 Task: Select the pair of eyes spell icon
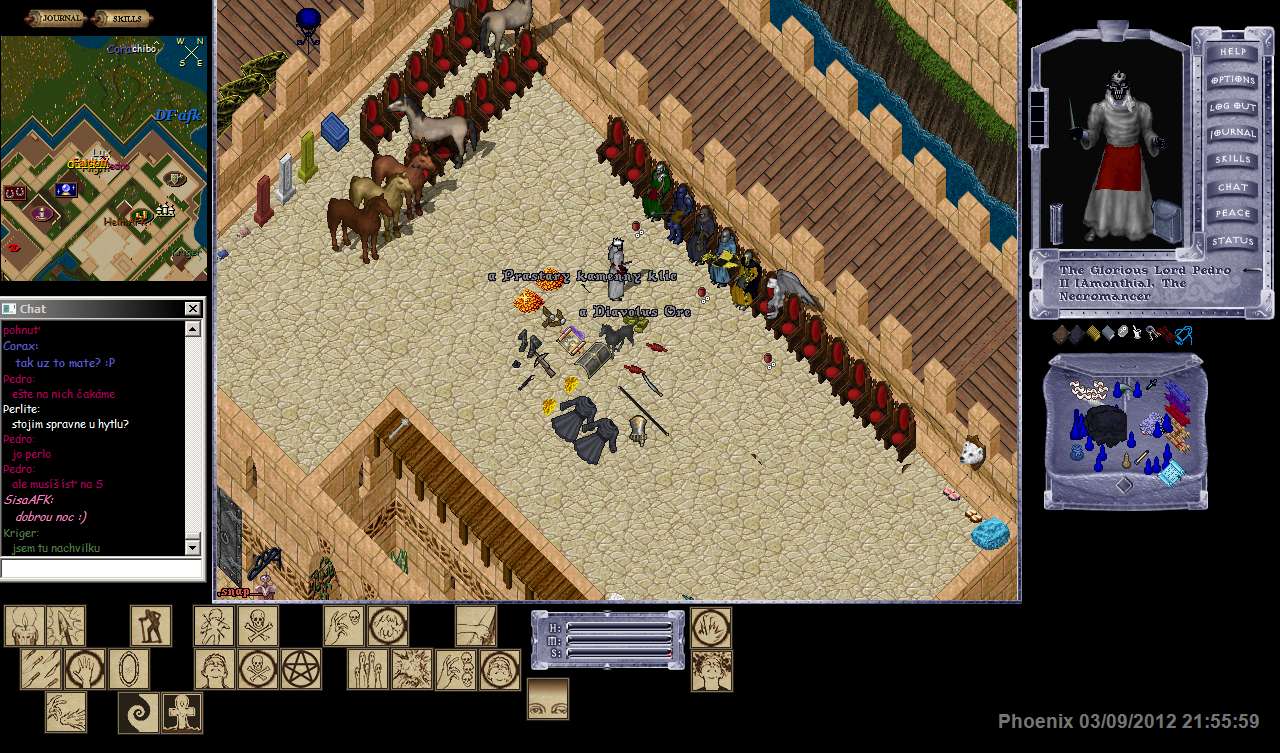547,698
